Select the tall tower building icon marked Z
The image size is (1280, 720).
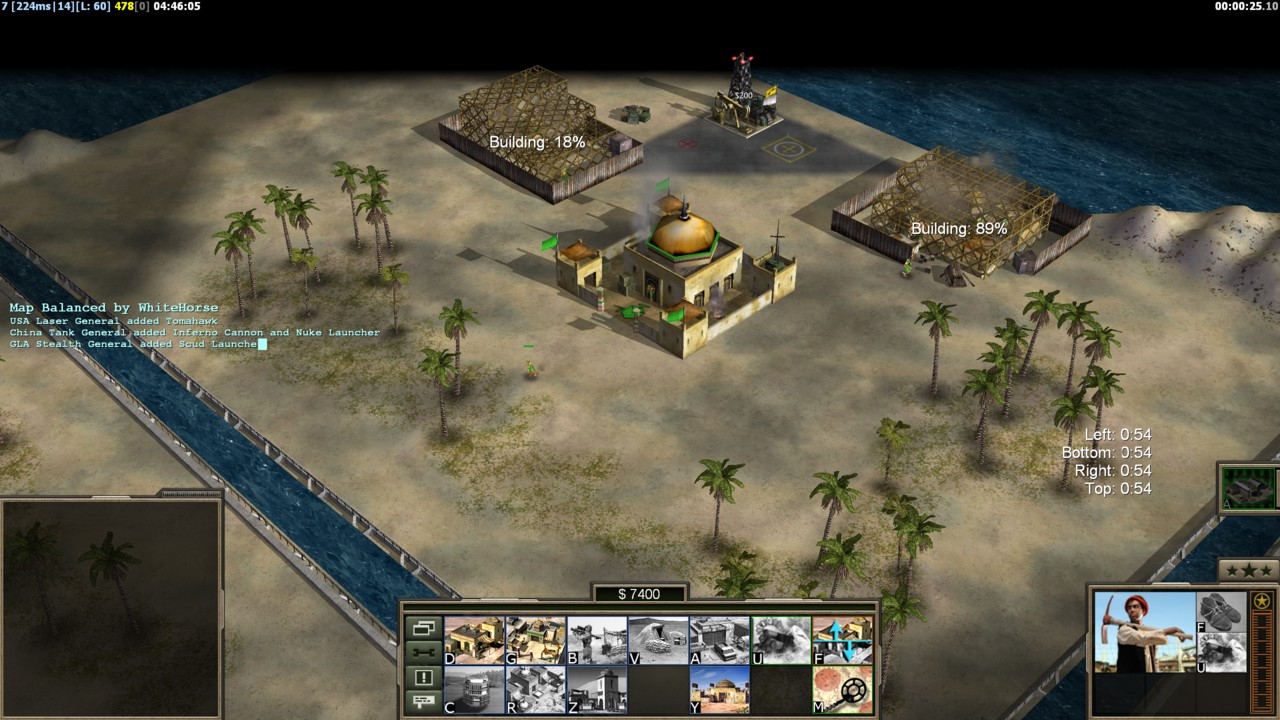coord(597,690)
